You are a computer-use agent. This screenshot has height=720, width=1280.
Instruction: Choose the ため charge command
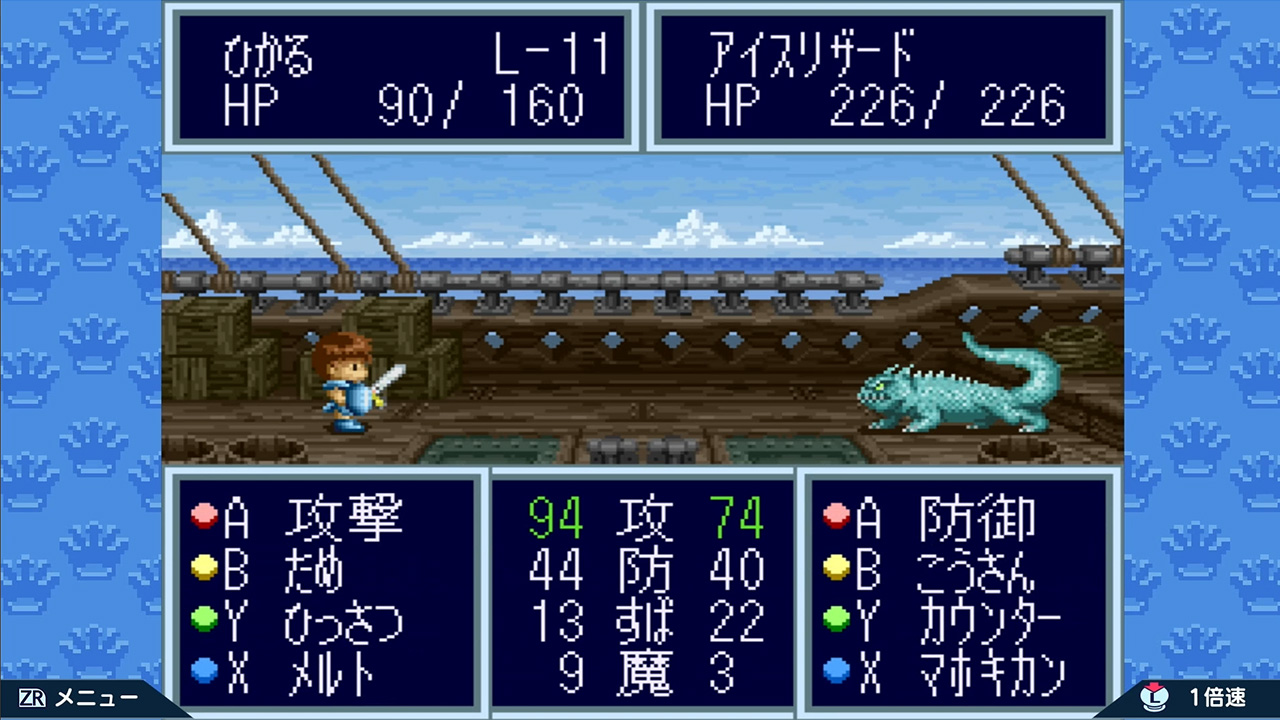(314, 570)
